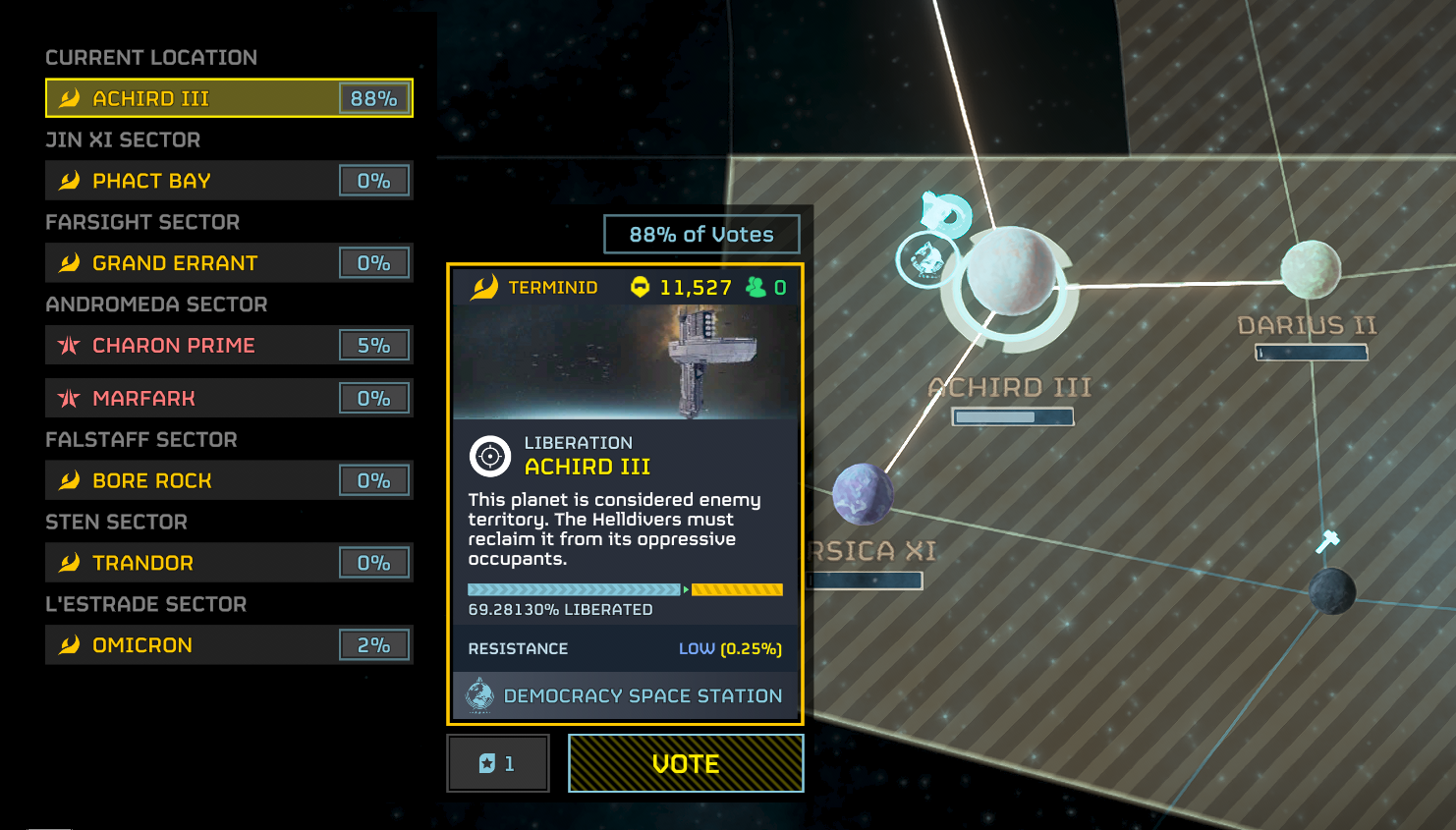Open the Democracy Space Station bar
Image resolution: width=1456 pixels, height=830 pixels.
point(625,695)
